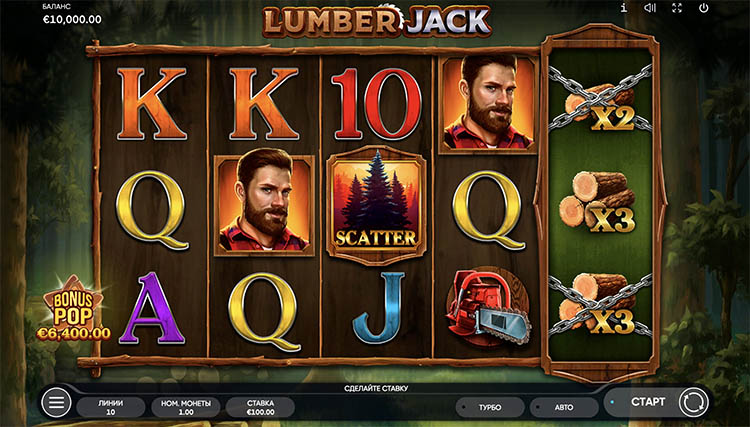Open the СТАВКА bet selector
The width and height of the screenshot is (750, 427).
tap(258, 406)
